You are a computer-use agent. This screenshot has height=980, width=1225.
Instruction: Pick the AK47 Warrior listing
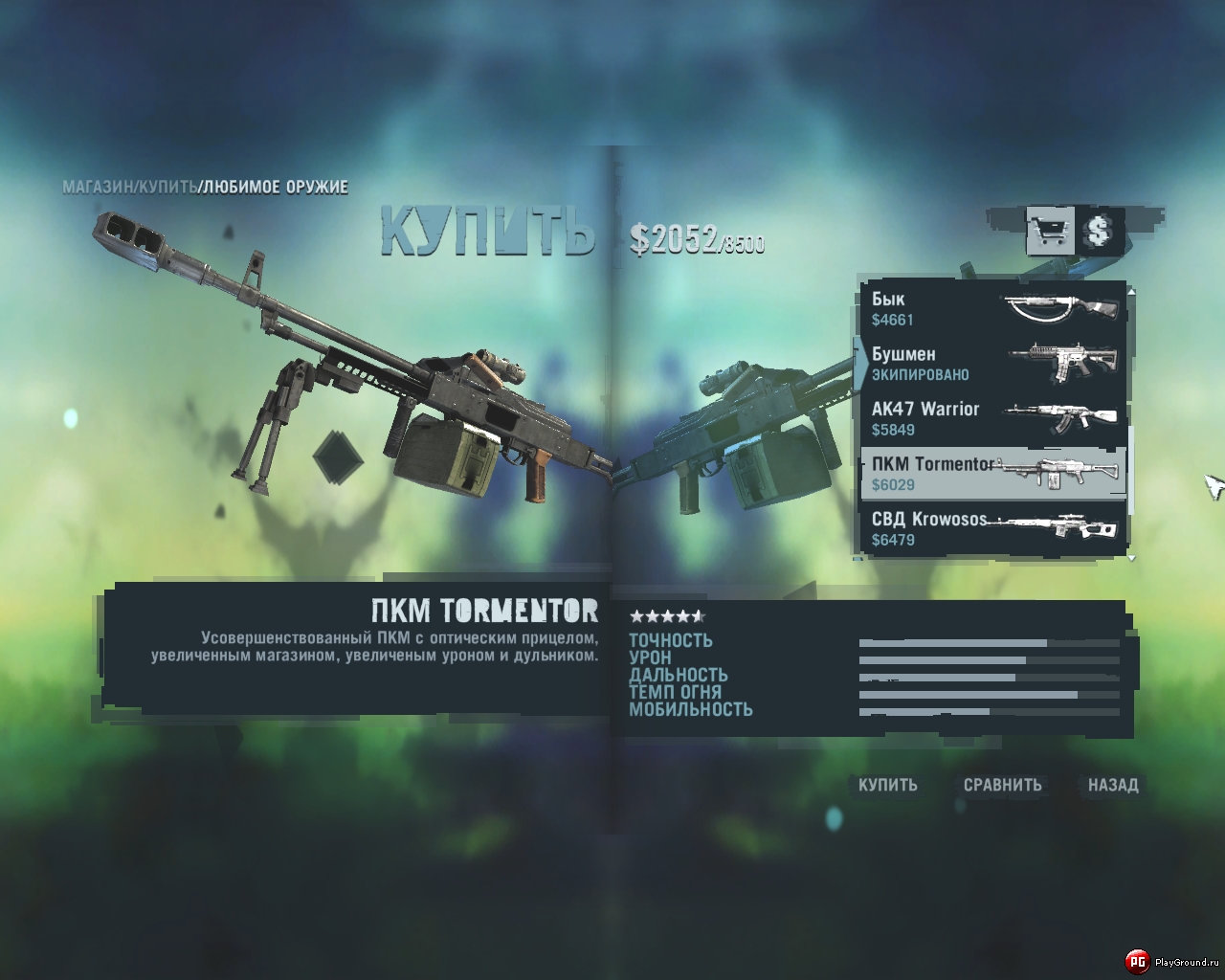click(x=991, y=418)
